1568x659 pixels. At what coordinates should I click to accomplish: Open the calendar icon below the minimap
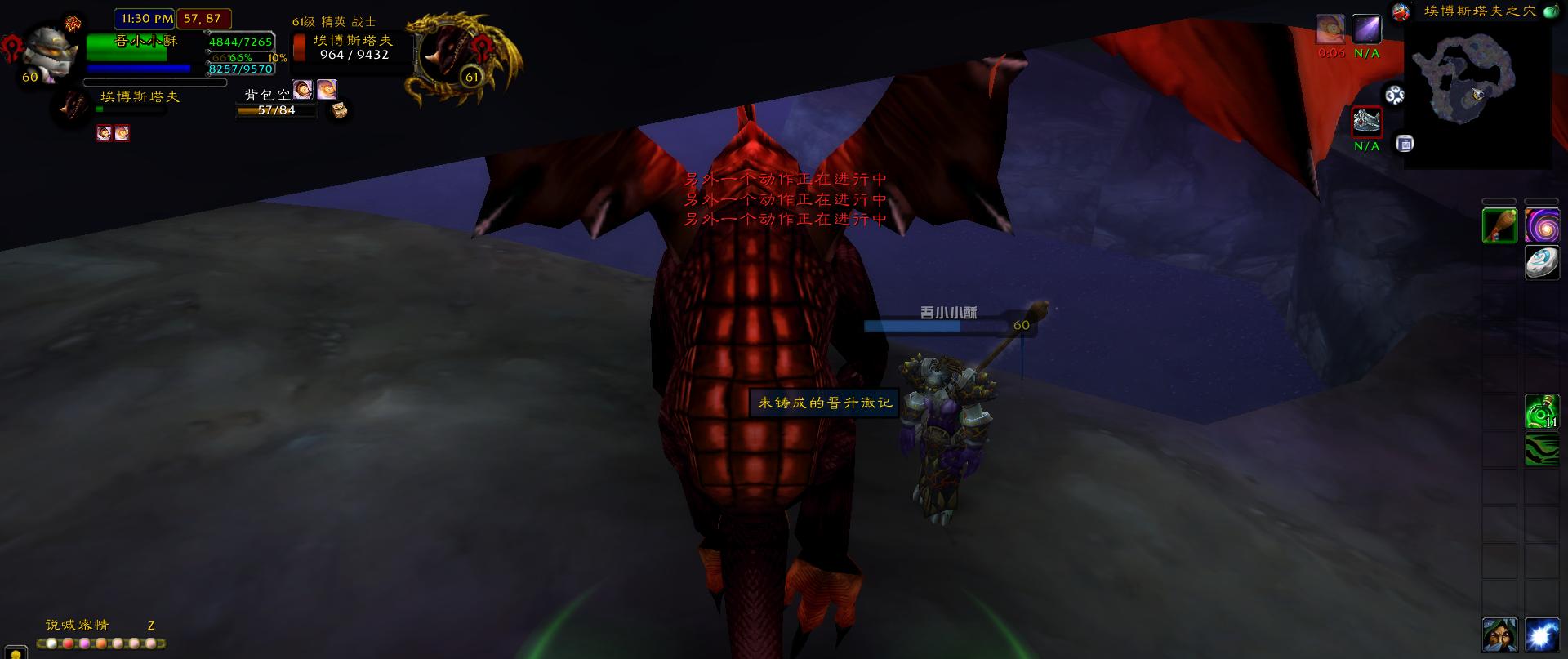point(1405,144)
